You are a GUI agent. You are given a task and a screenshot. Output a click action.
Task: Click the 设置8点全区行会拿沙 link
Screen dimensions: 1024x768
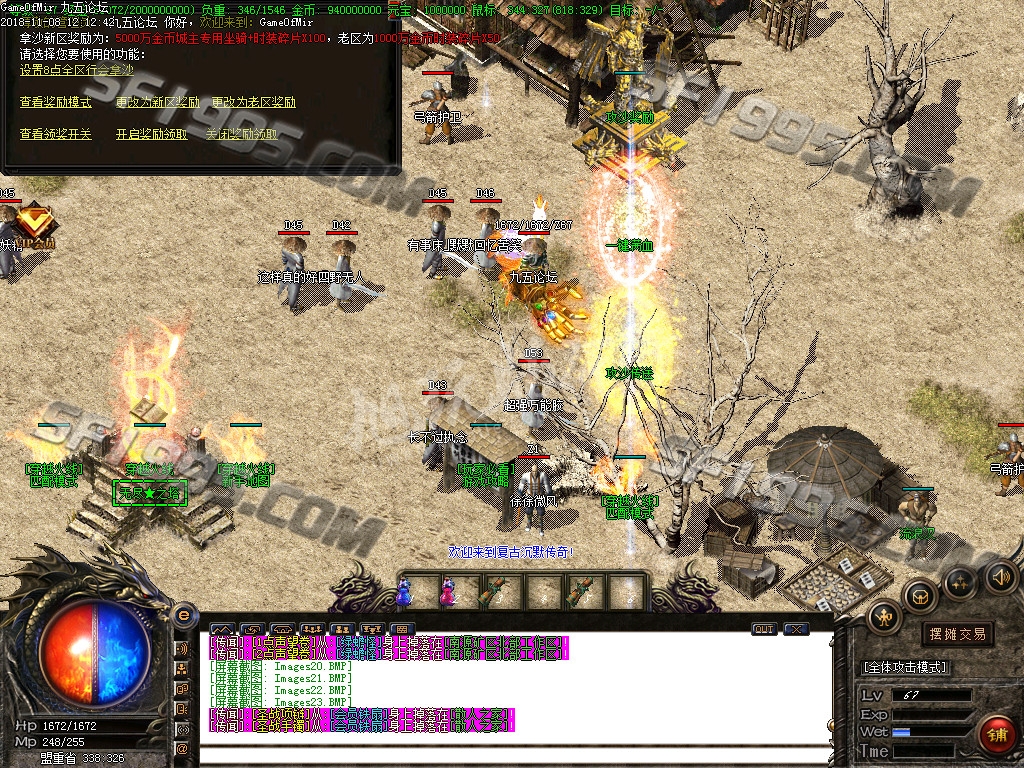click(x=76, y=70)
